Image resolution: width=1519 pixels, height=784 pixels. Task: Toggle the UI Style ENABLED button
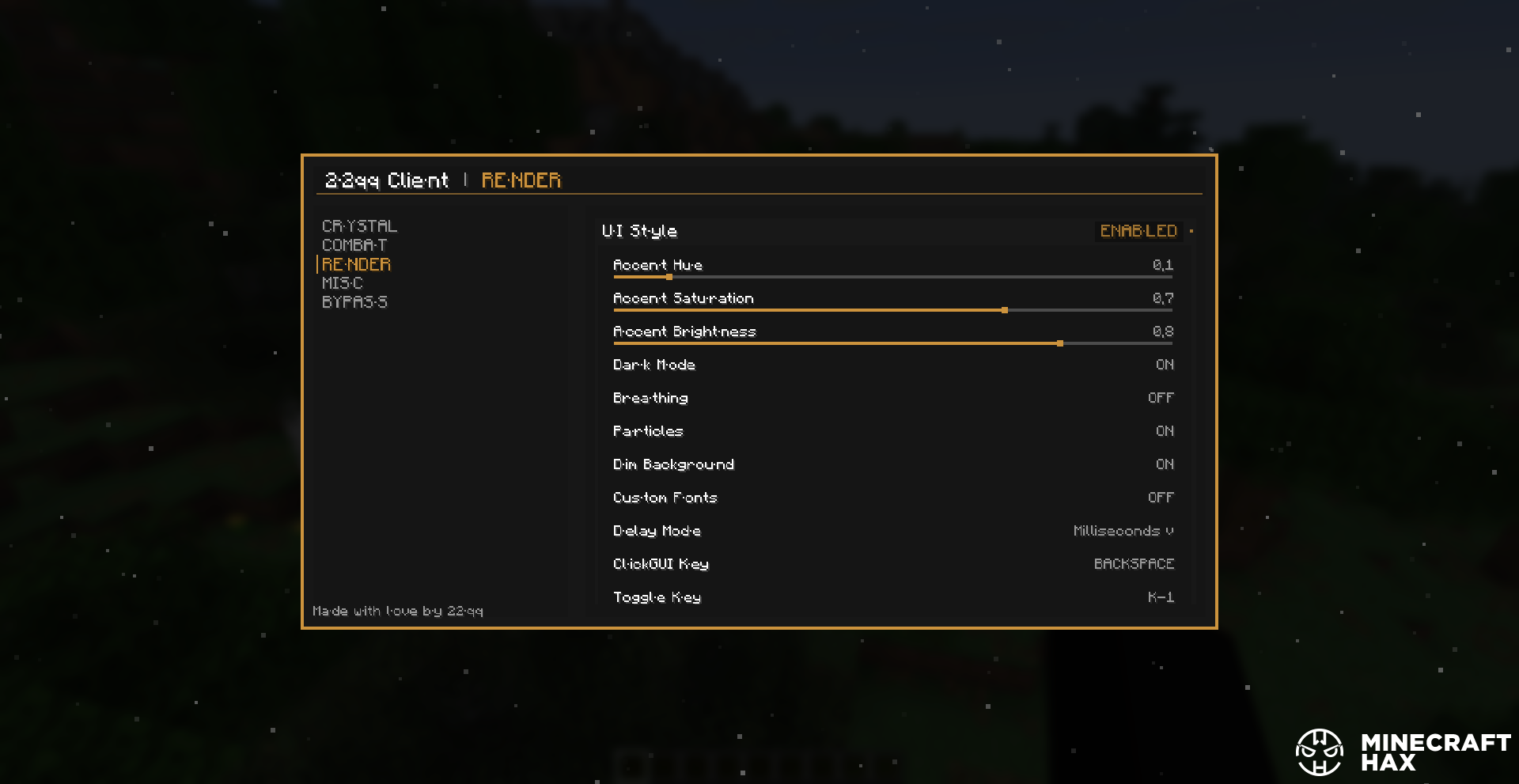(1138, 231)
